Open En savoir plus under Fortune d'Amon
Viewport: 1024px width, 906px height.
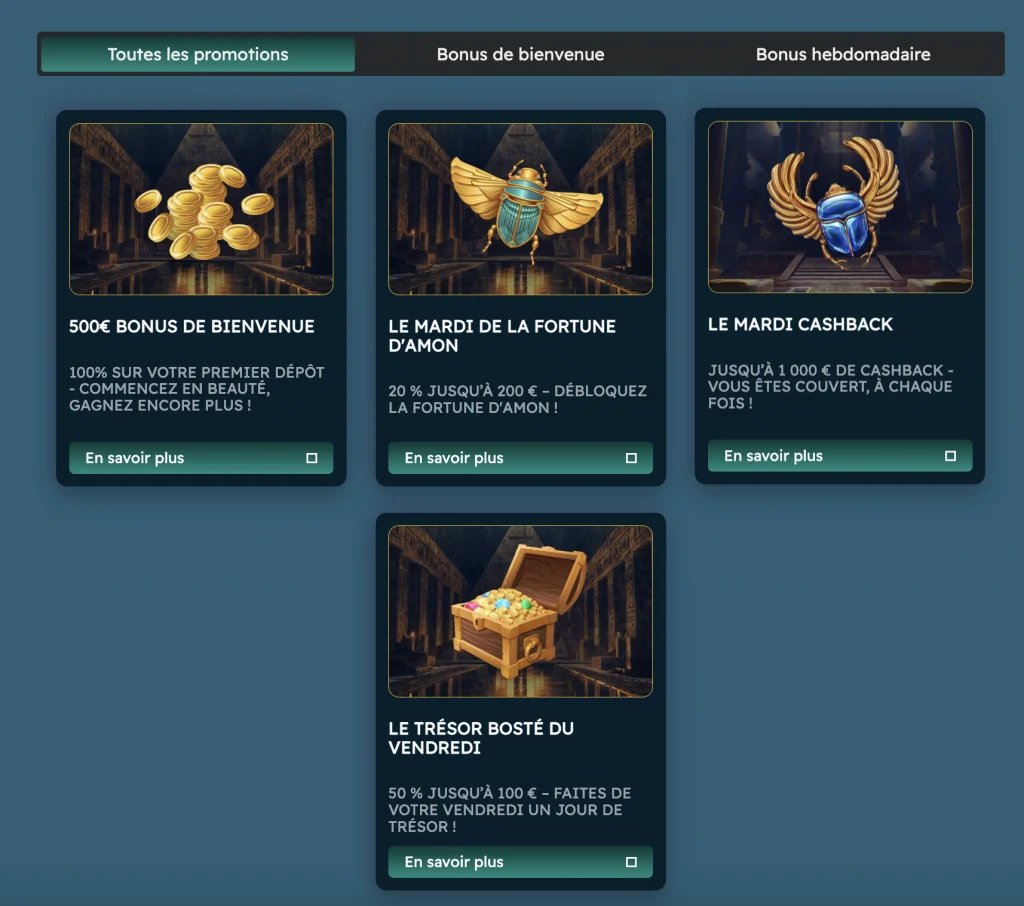click(520, 458)
